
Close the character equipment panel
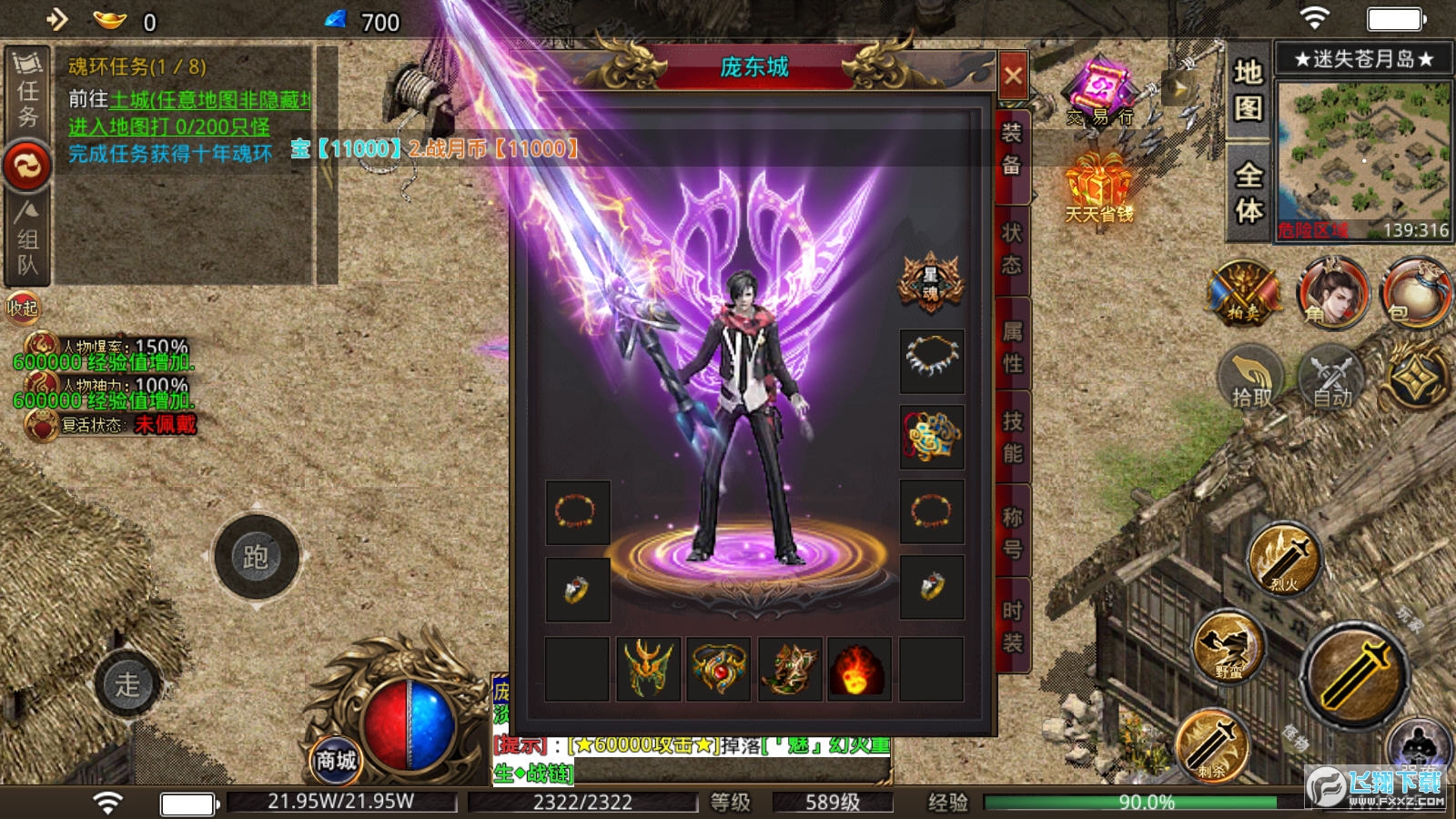coord(1013,76)
